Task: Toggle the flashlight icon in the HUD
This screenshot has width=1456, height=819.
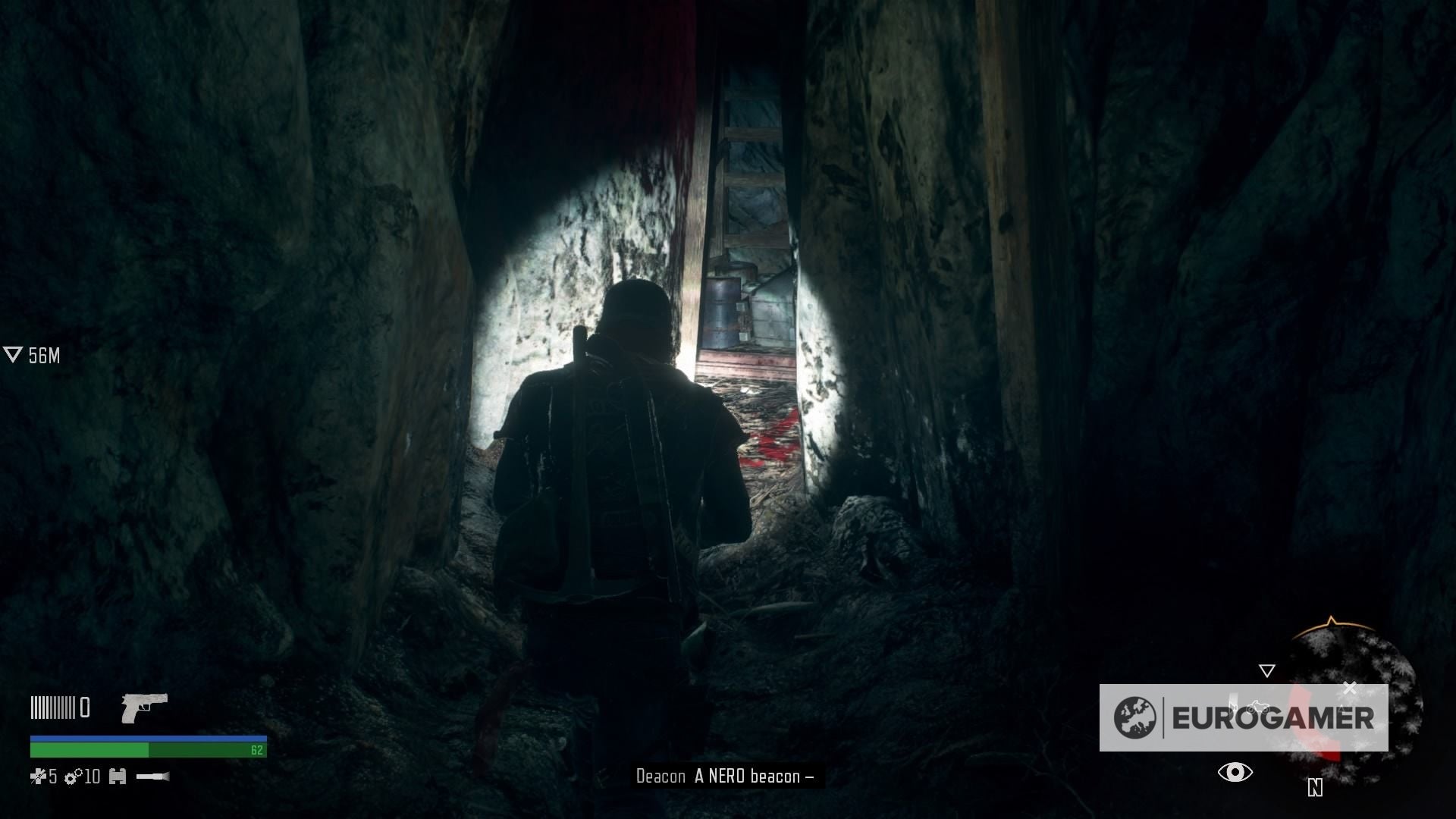Action: click(153, 777)
